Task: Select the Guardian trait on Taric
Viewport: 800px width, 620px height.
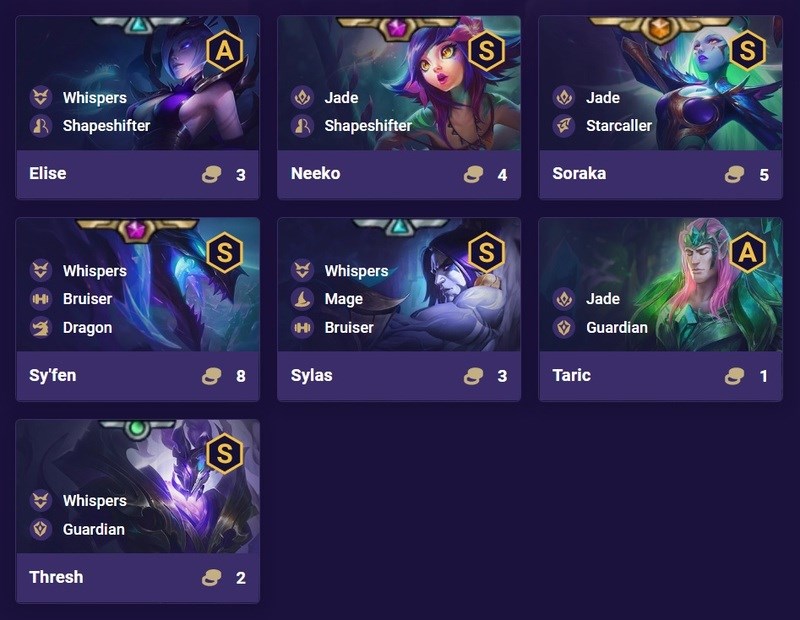Action: click(x=616, y=327)
